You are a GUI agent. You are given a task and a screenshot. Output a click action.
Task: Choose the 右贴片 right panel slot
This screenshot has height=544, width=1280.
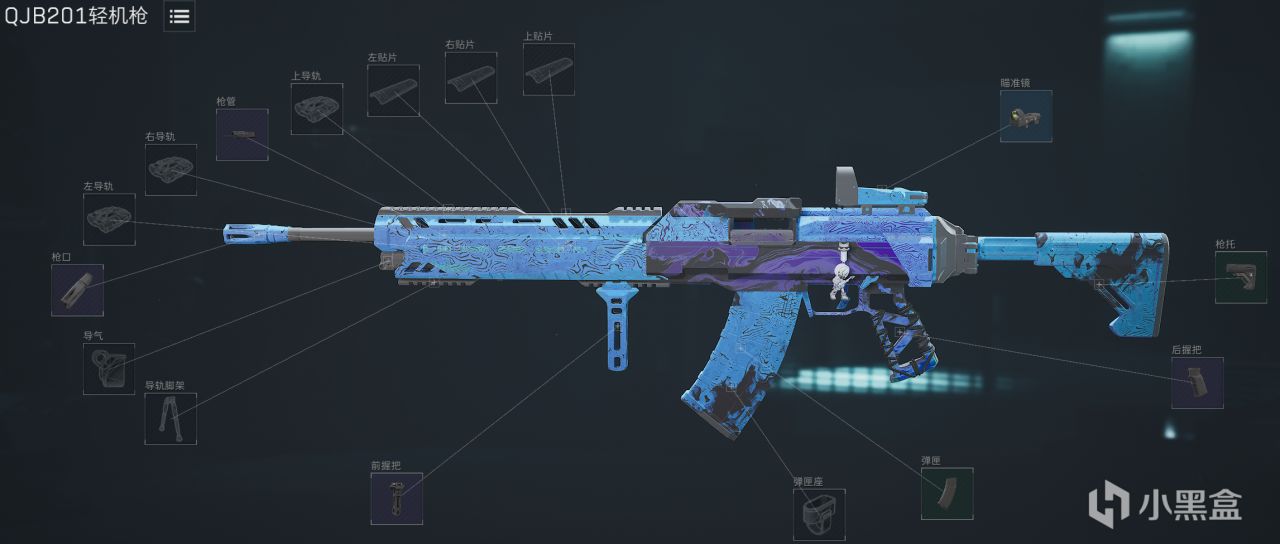(x=471, y=78)
